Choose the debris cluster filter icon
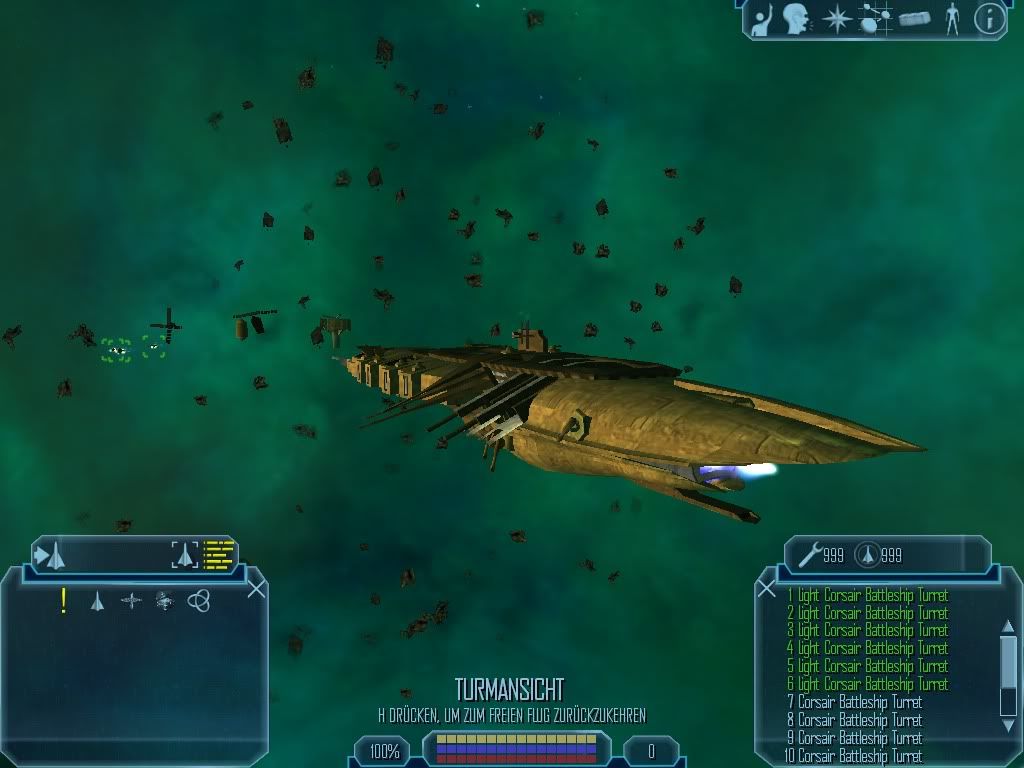This screenshot has width=1024, height=768. pyautogui.click(x=165, y=601)
